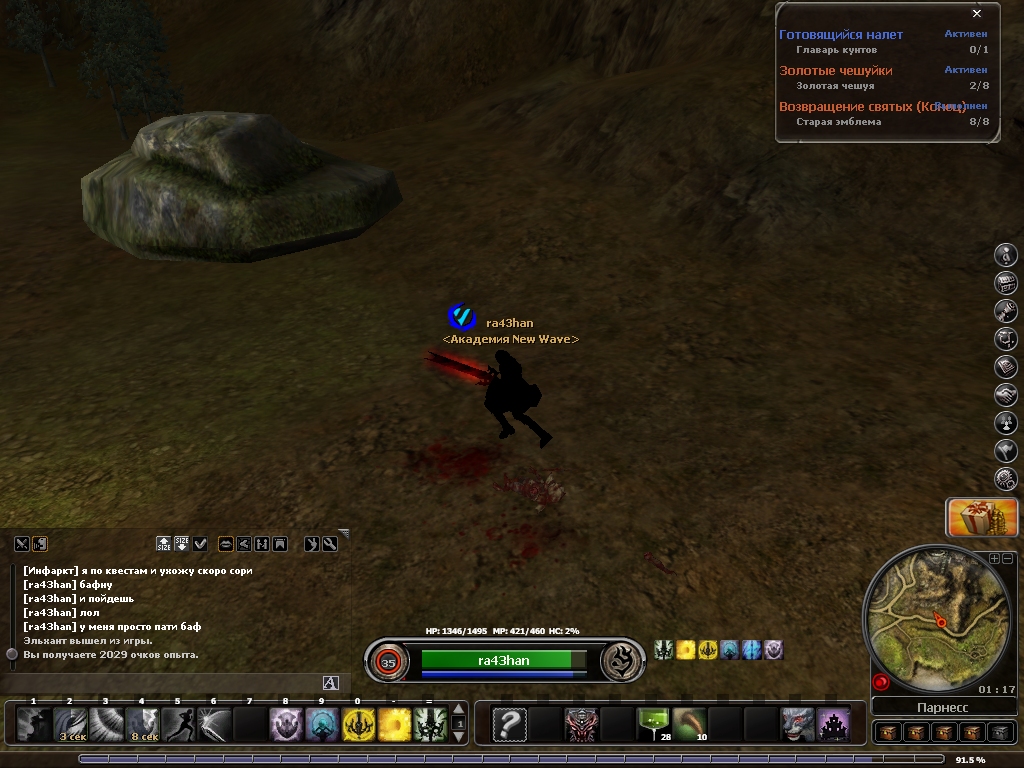This screenshot has width=1024, height=768.
Task: Use the red demon armor slot
Action: (x=580, y=723)
